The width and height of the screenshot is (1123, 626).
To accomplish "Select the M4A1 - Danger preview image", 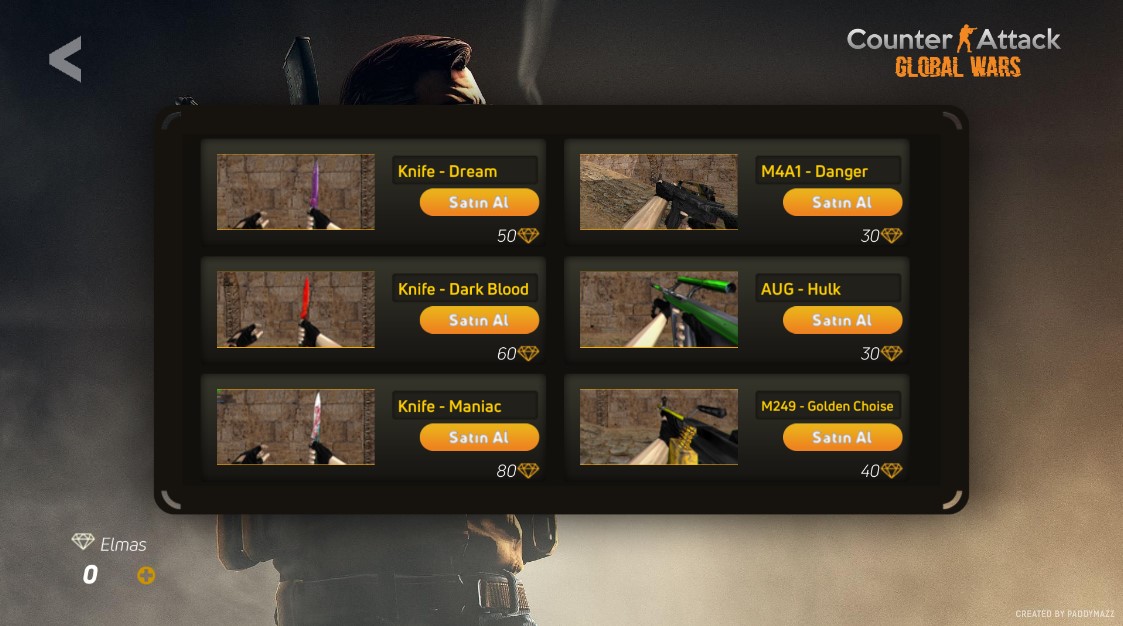I will click(659, 192).
